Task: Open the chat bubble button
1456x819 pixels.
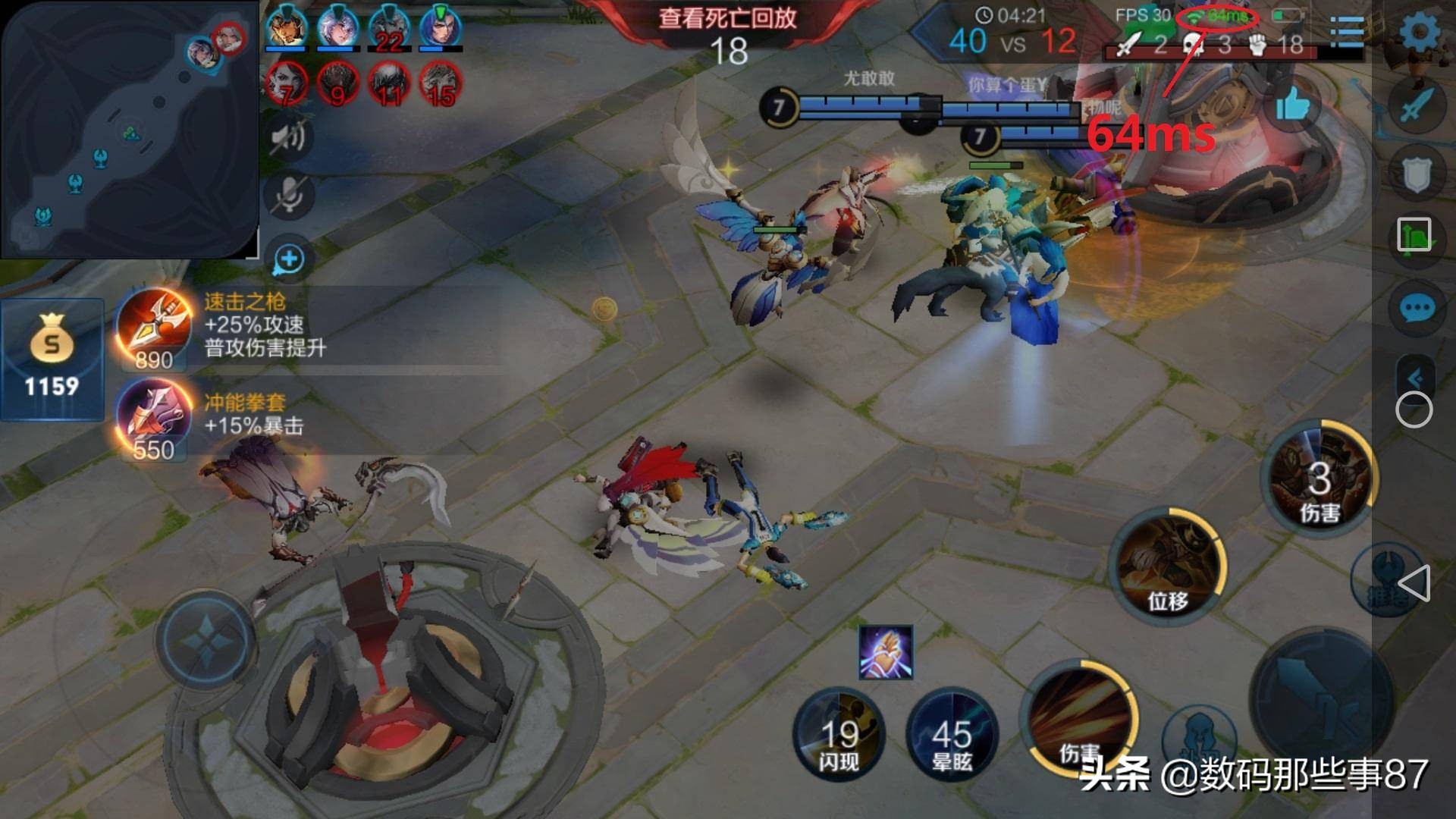Action: 1416,309
